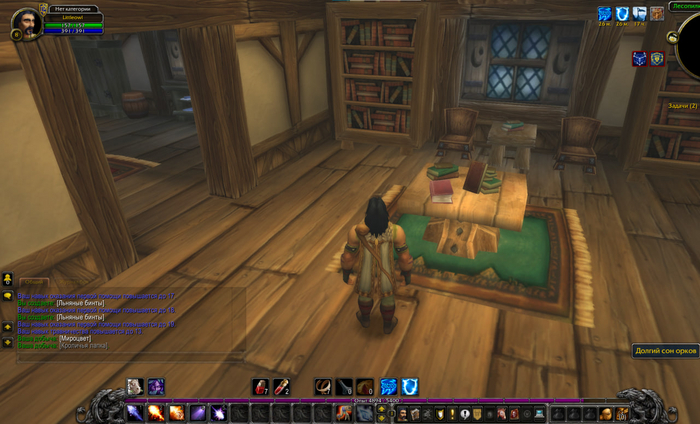Viewport: 700px width, 424px height.
Task: Select the Alliance crest debuff icon
Action: pyautogui.click(x=657, y=59)
